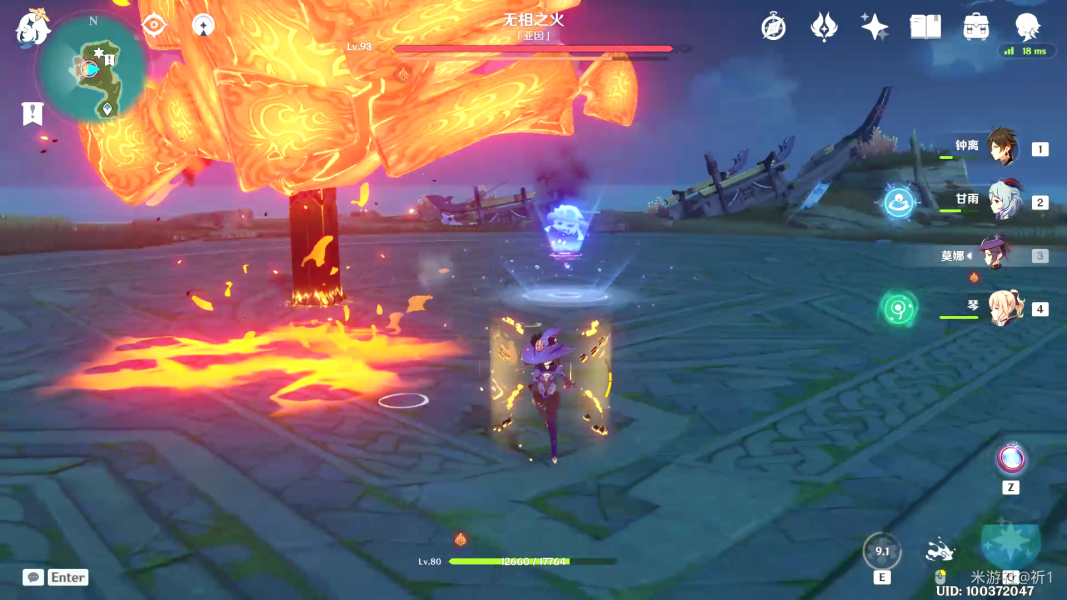Open the Adventurer Handbook book icon
Image resolution: width=1067 pixels, height=600 pixels.
(x=925, y=27)
